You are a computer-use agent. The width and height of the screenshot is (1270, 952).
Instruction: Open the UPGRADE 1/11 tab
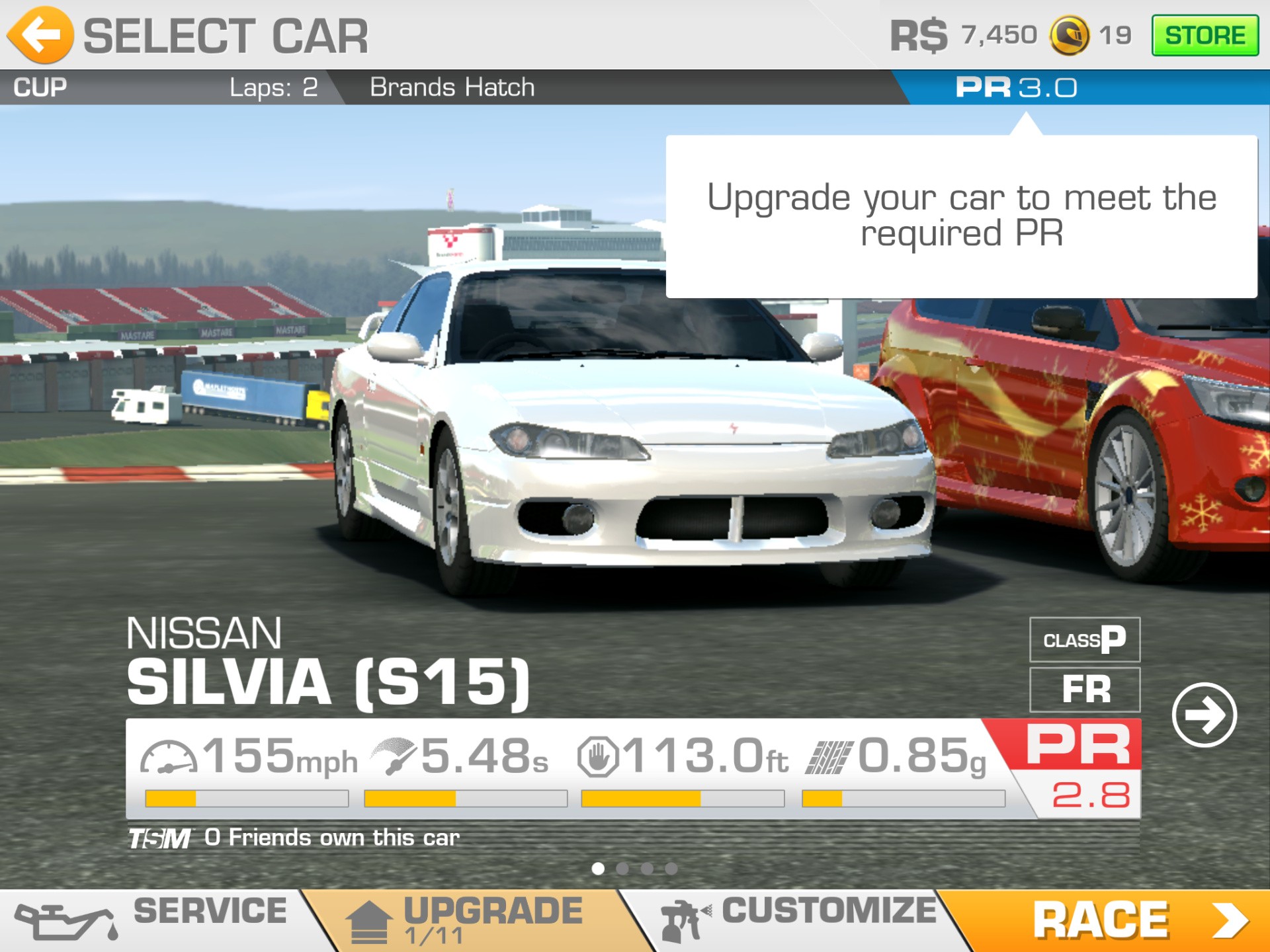[x=463, y=920]
